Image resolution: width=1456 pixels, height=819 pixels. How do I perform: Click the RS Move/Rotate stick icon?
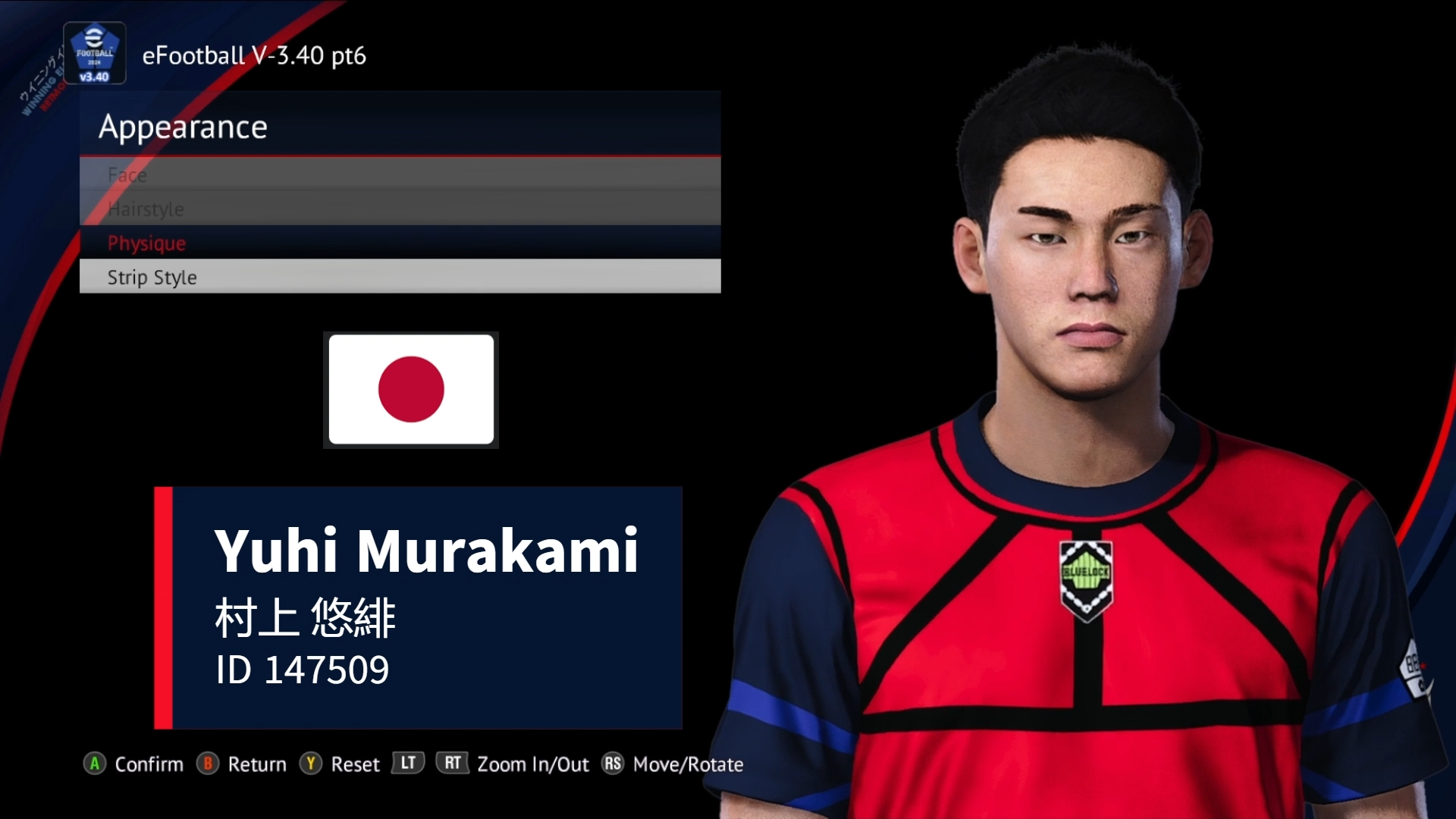pyautogui.click(x=611, y=764)
